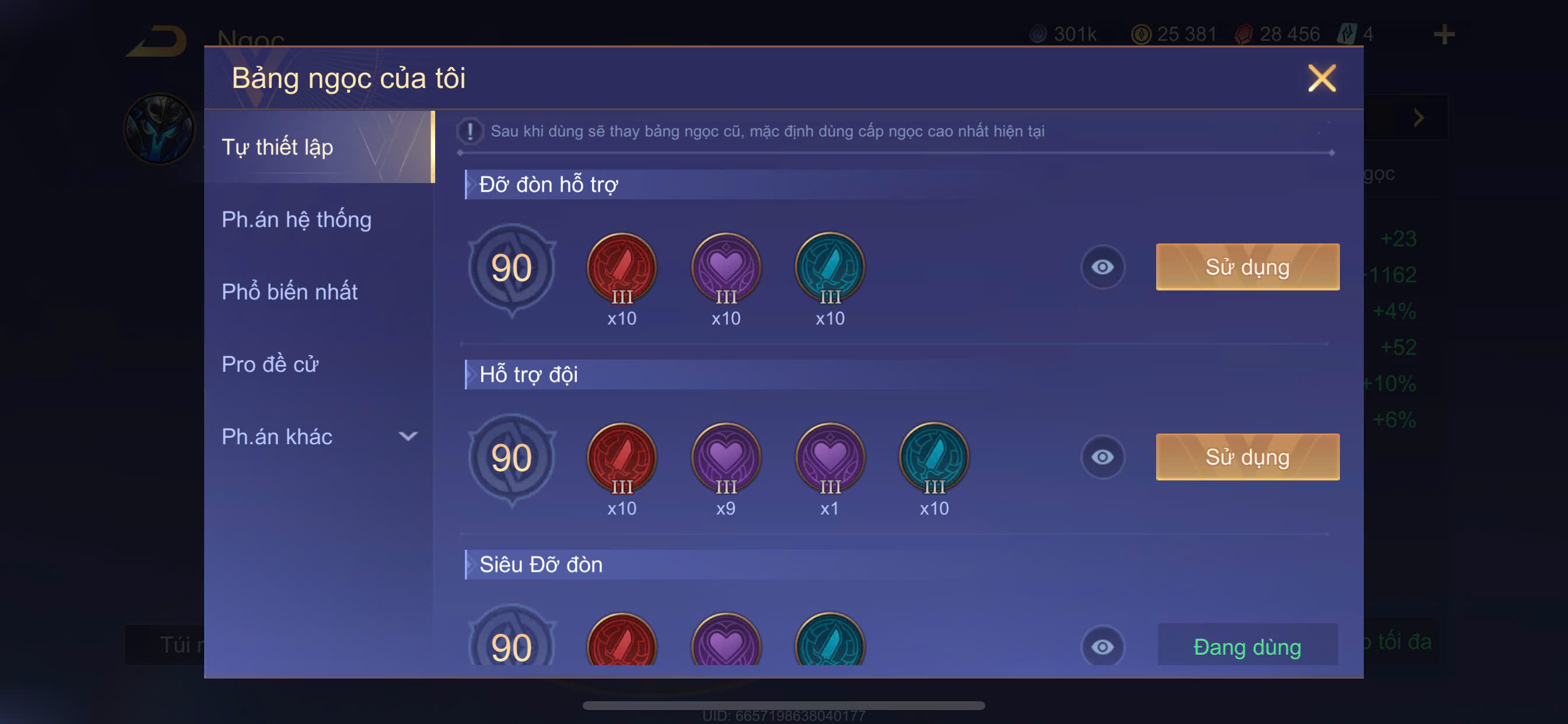
Task: Select the purple x9 rune in Hỗ trợ đội
Action: (726, 458)
